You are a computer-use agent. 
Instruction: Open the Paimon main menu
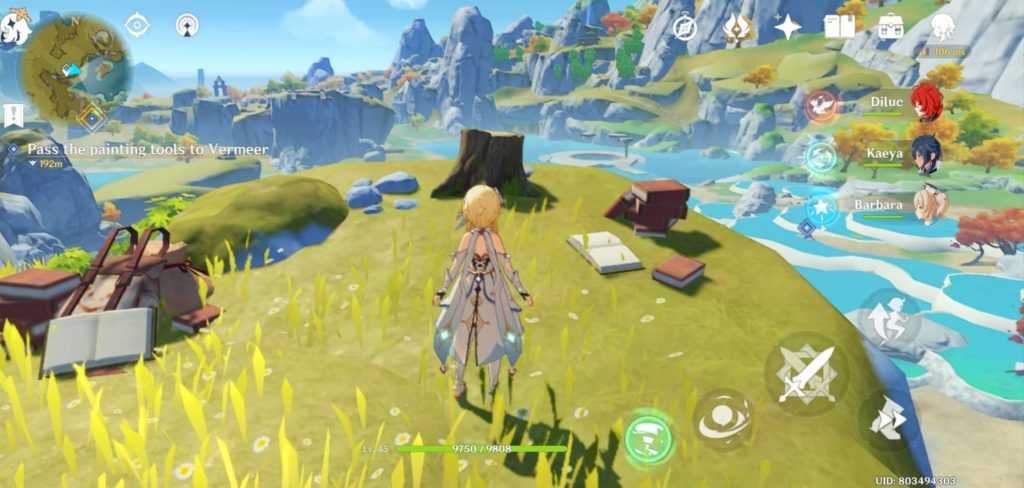coord(16,28)
